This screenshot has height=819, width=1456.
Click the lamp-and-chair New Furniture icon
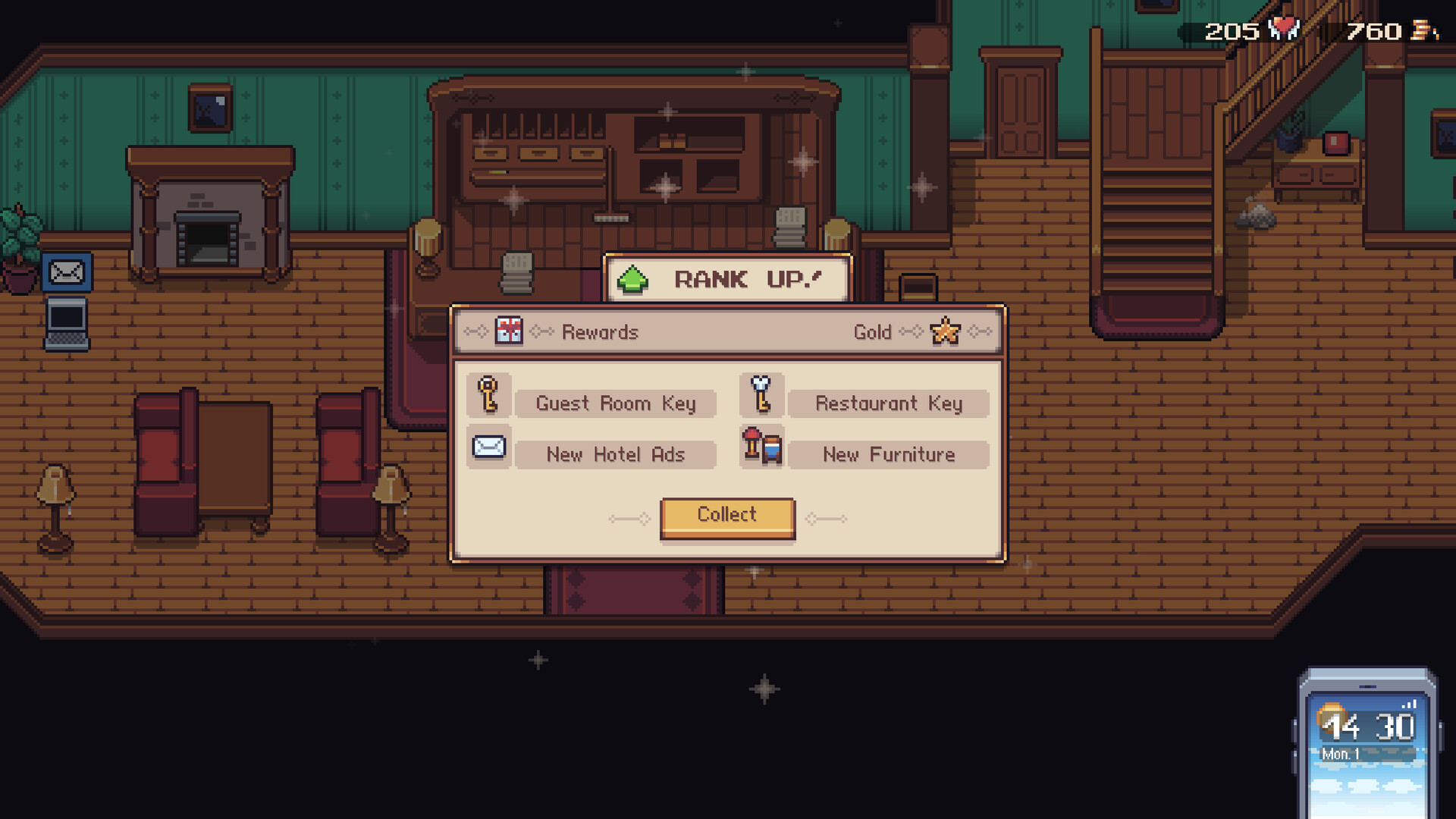coord(761,447)
